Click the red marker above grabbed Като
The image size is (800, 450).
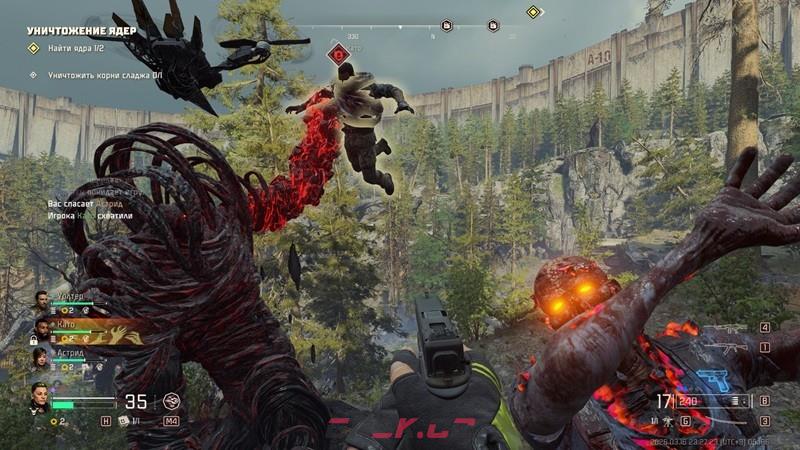click(340, 54)
